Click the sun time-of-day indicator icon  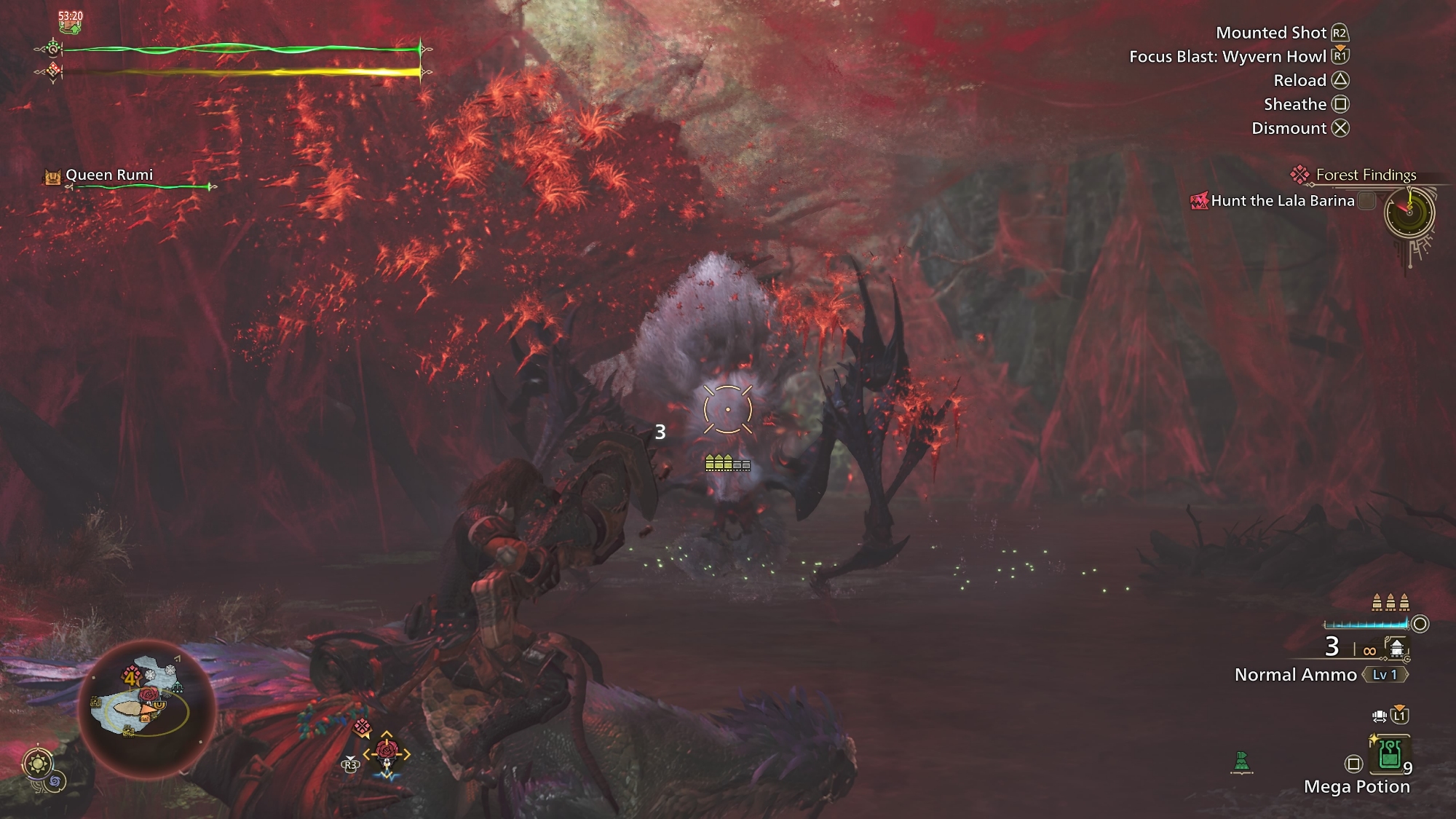click(x=36, y=764)
